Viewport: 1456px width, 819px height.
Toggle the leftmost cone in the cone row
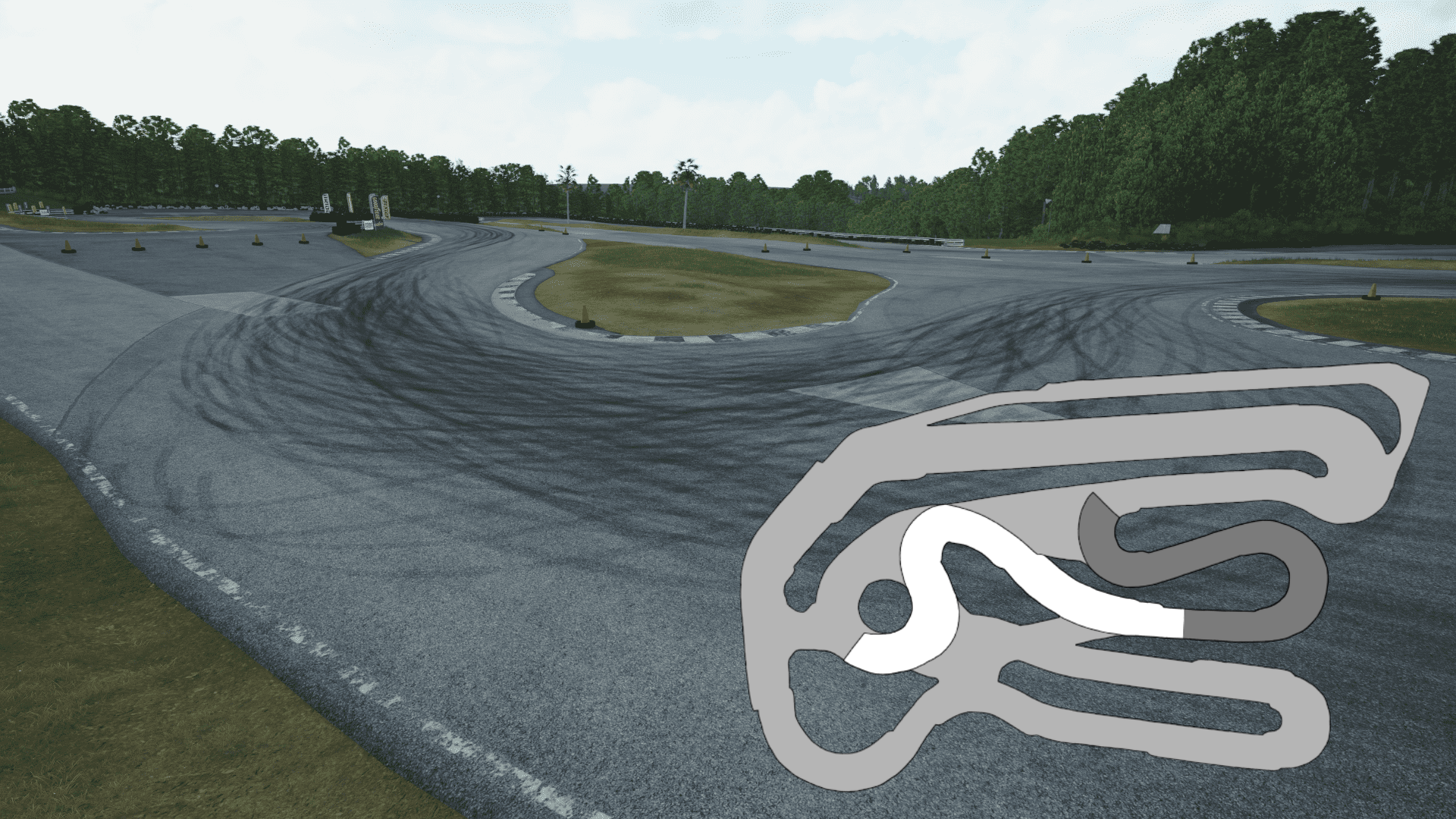point(67,248)
